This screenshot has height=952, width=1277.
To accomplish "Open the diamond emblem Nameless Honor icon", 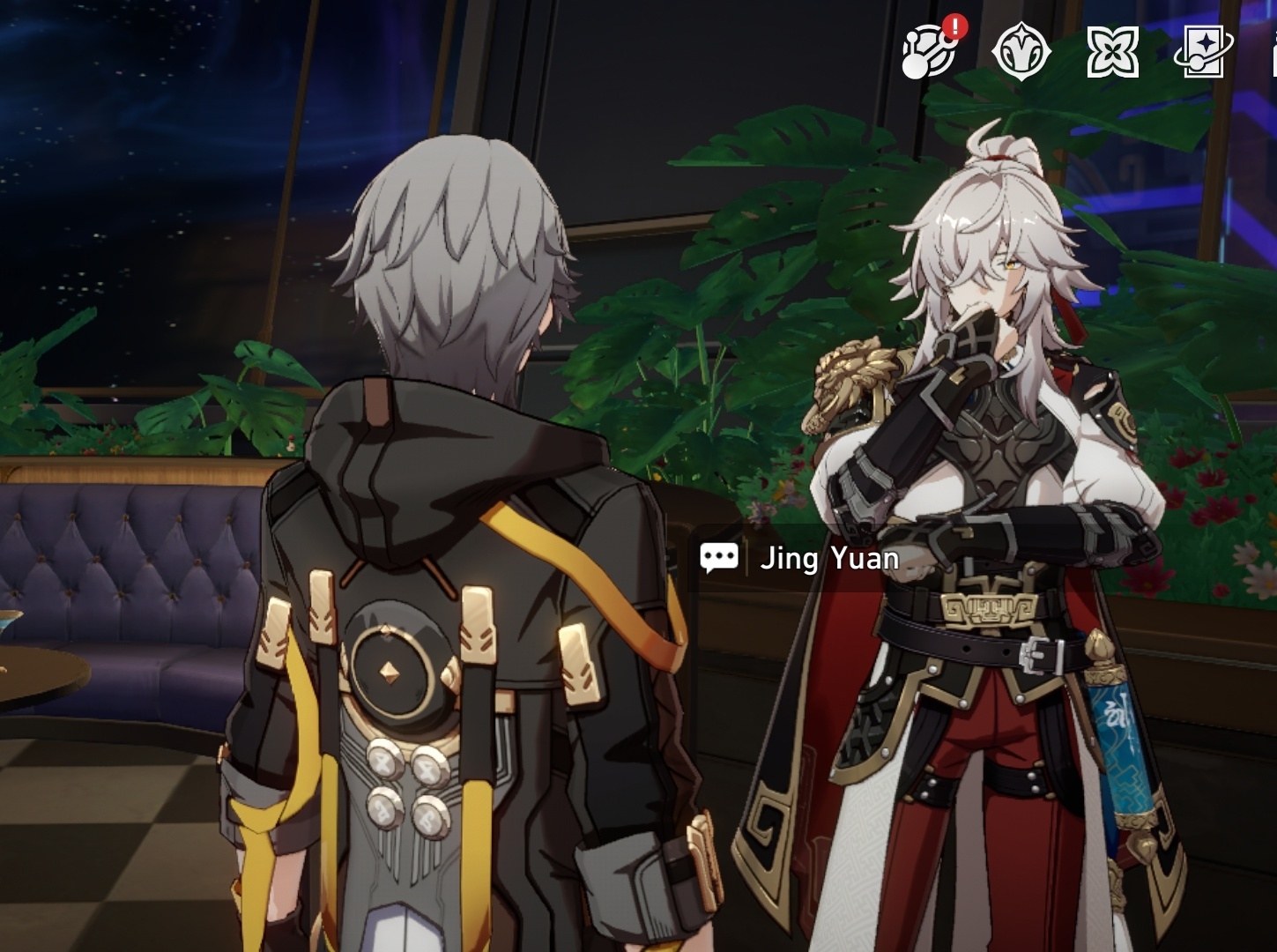I will pos(1021,52).
